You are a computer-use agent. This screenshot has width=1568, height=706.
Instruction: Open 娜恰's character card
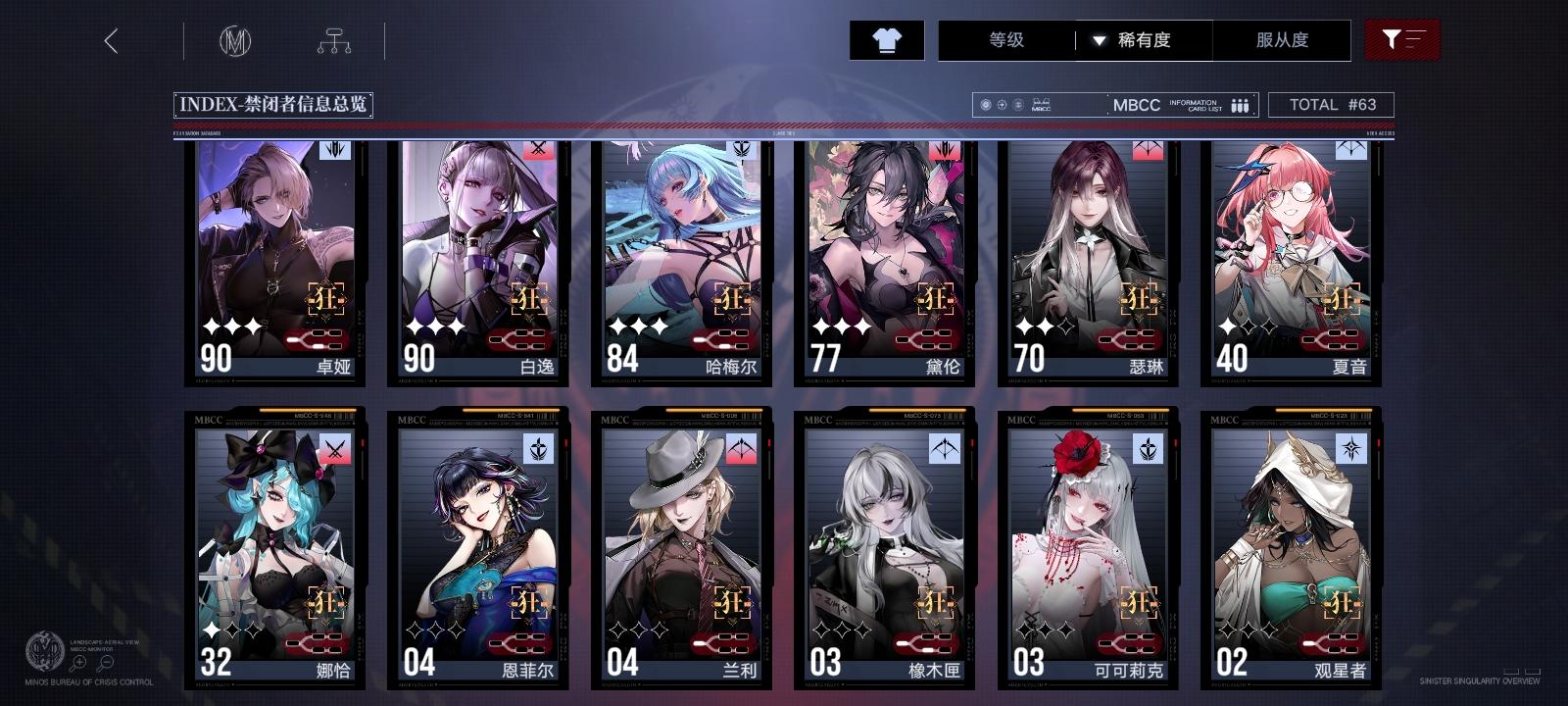tap(274, 544)
